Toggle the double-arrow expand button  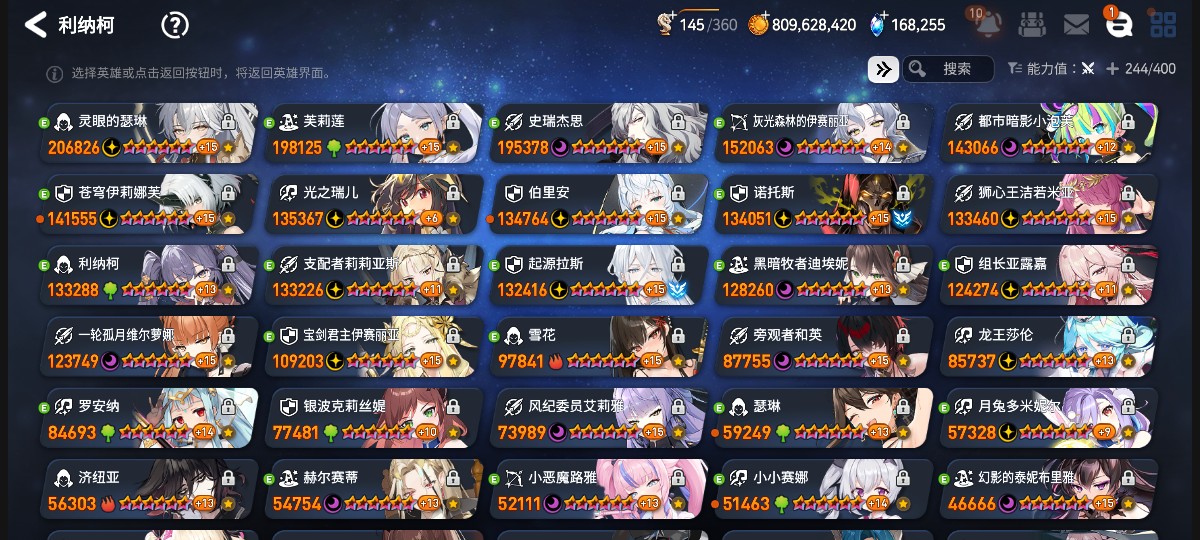tap(883, 69)
